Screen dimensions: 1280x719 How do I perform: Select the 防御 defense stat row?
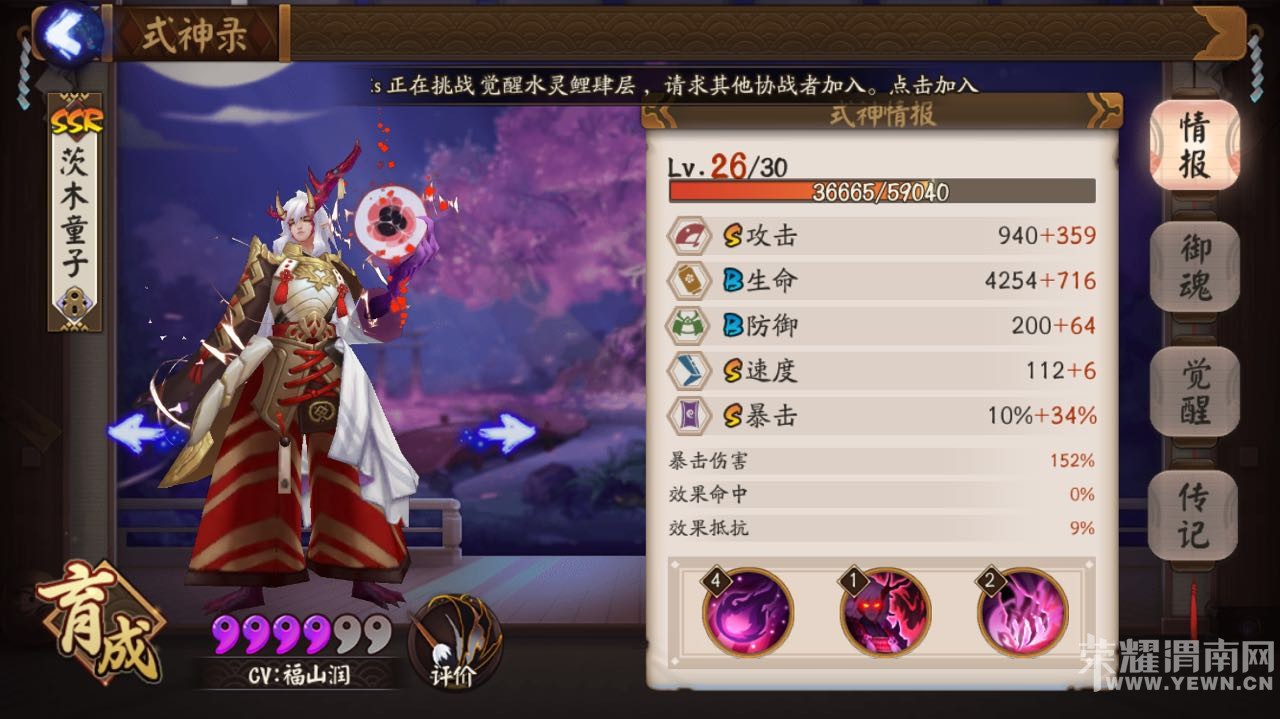[882, 326]
